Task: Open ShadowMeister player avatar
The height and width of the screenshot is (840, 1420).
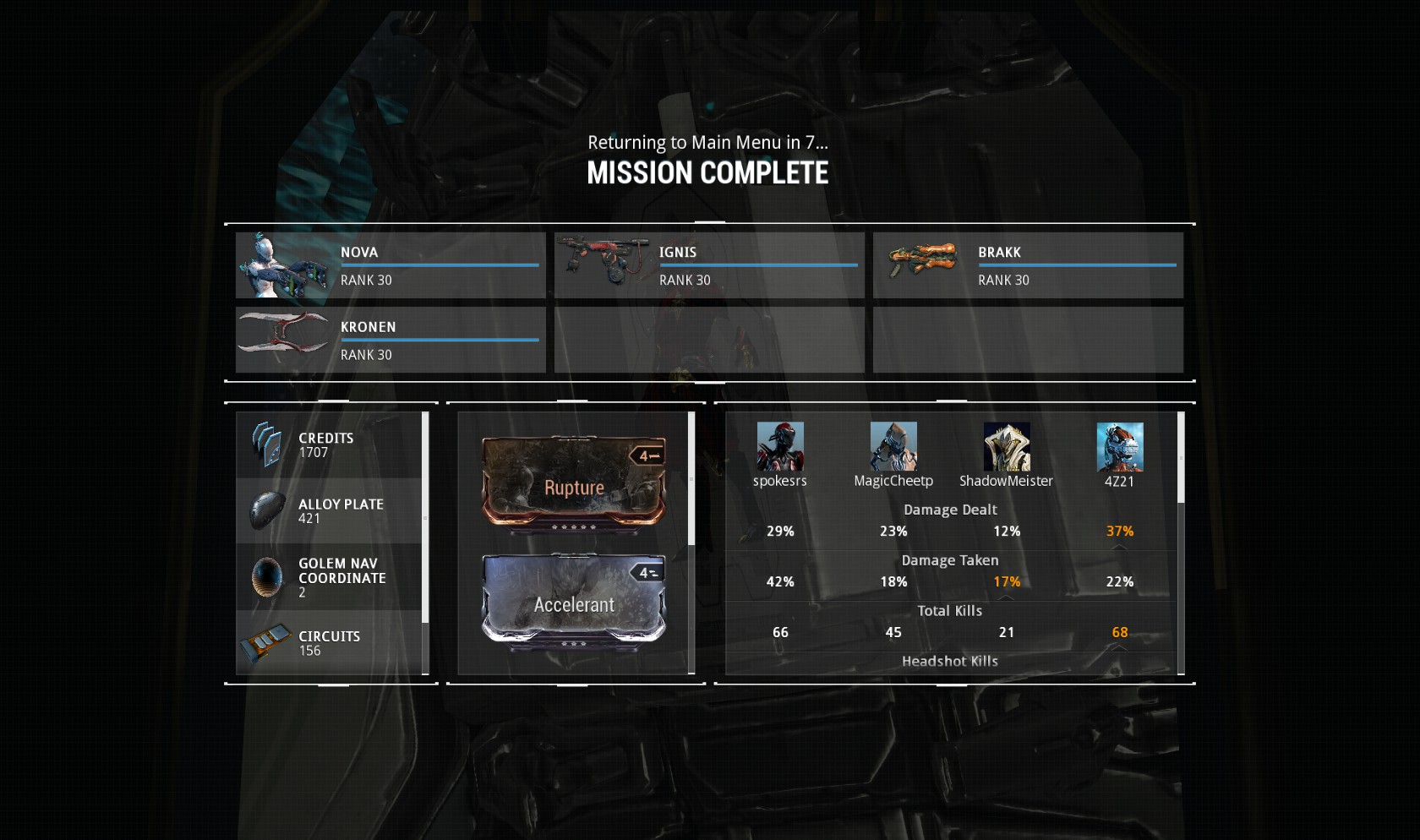Action: 1007,447
